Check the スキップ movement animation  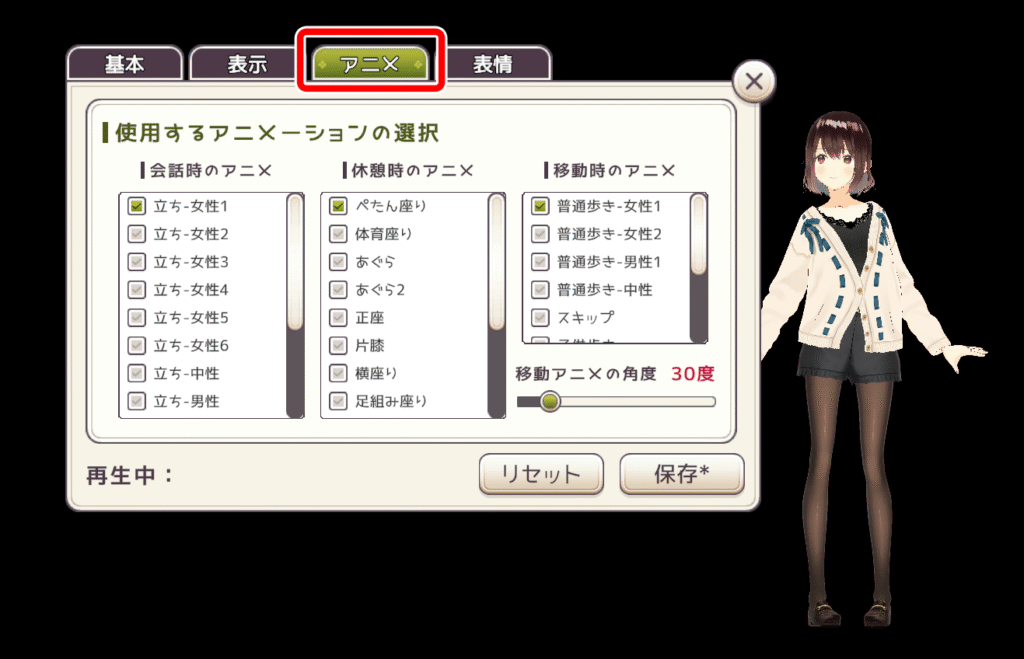540,318
